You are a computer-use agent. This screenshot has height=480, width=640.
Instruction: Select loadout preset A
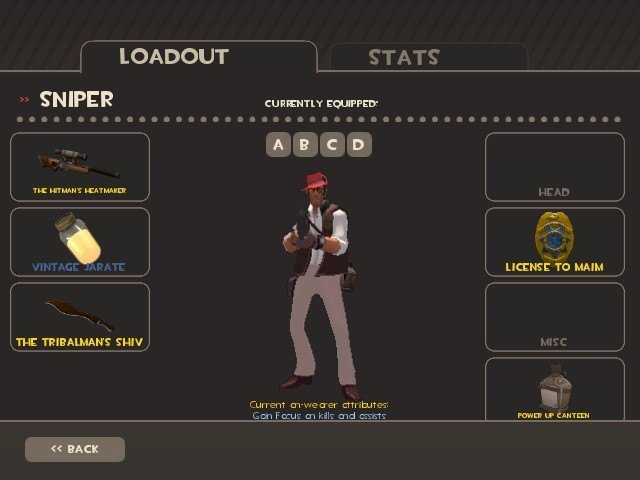coord(278,145)
